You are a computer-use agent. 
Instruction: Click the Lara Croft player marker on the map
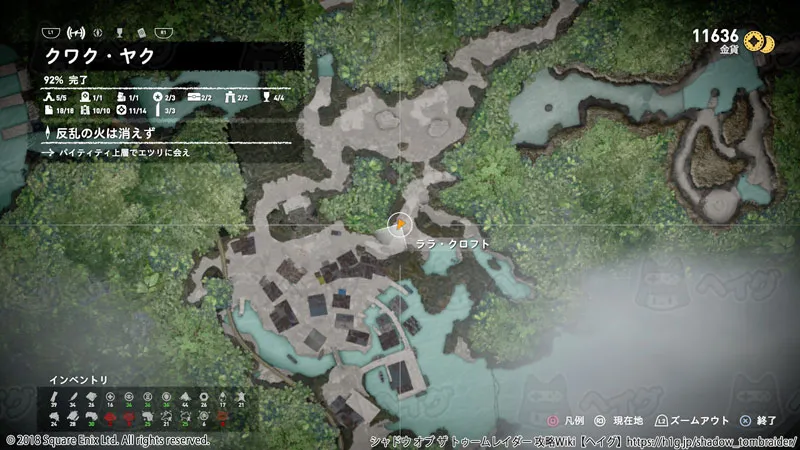[x=399, y=224]
